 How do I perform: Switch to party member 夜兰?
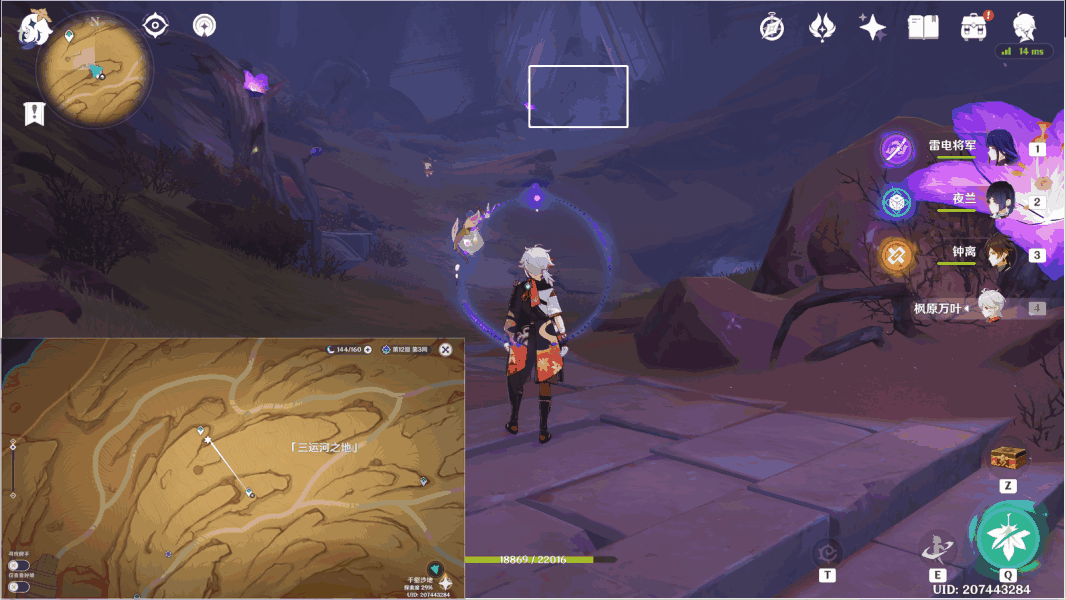[x=1001, y=201]
